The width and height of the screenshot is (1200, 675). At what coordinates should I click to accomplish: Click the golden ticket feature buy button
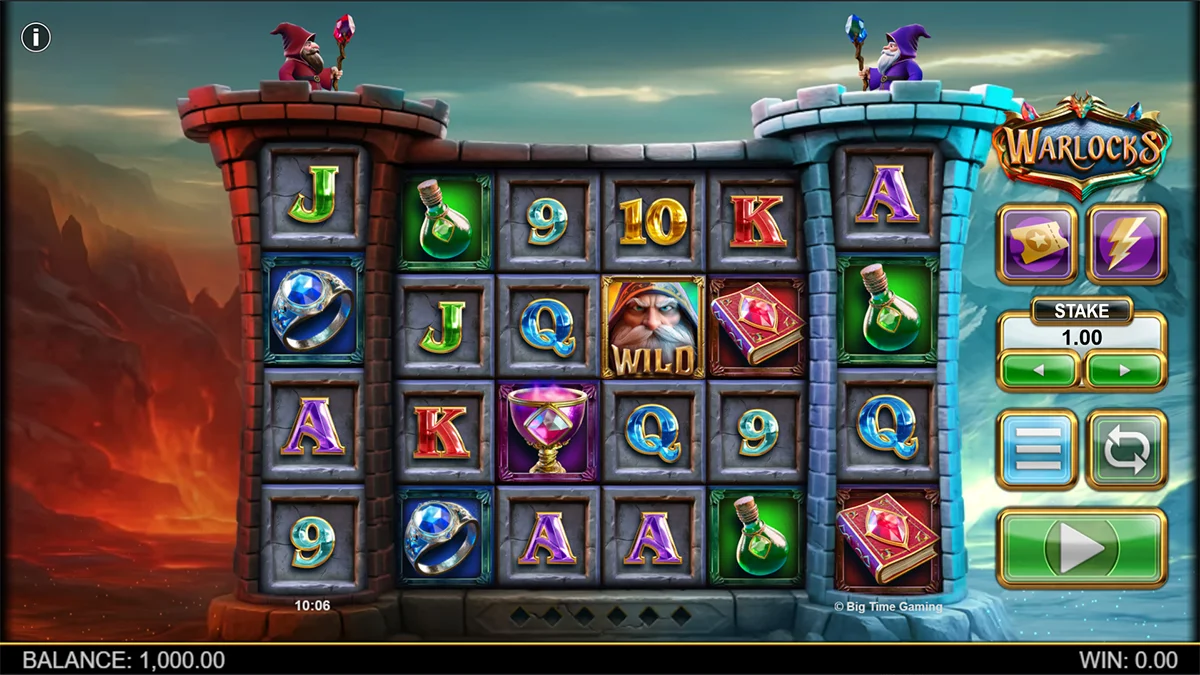pos(1037,244)
